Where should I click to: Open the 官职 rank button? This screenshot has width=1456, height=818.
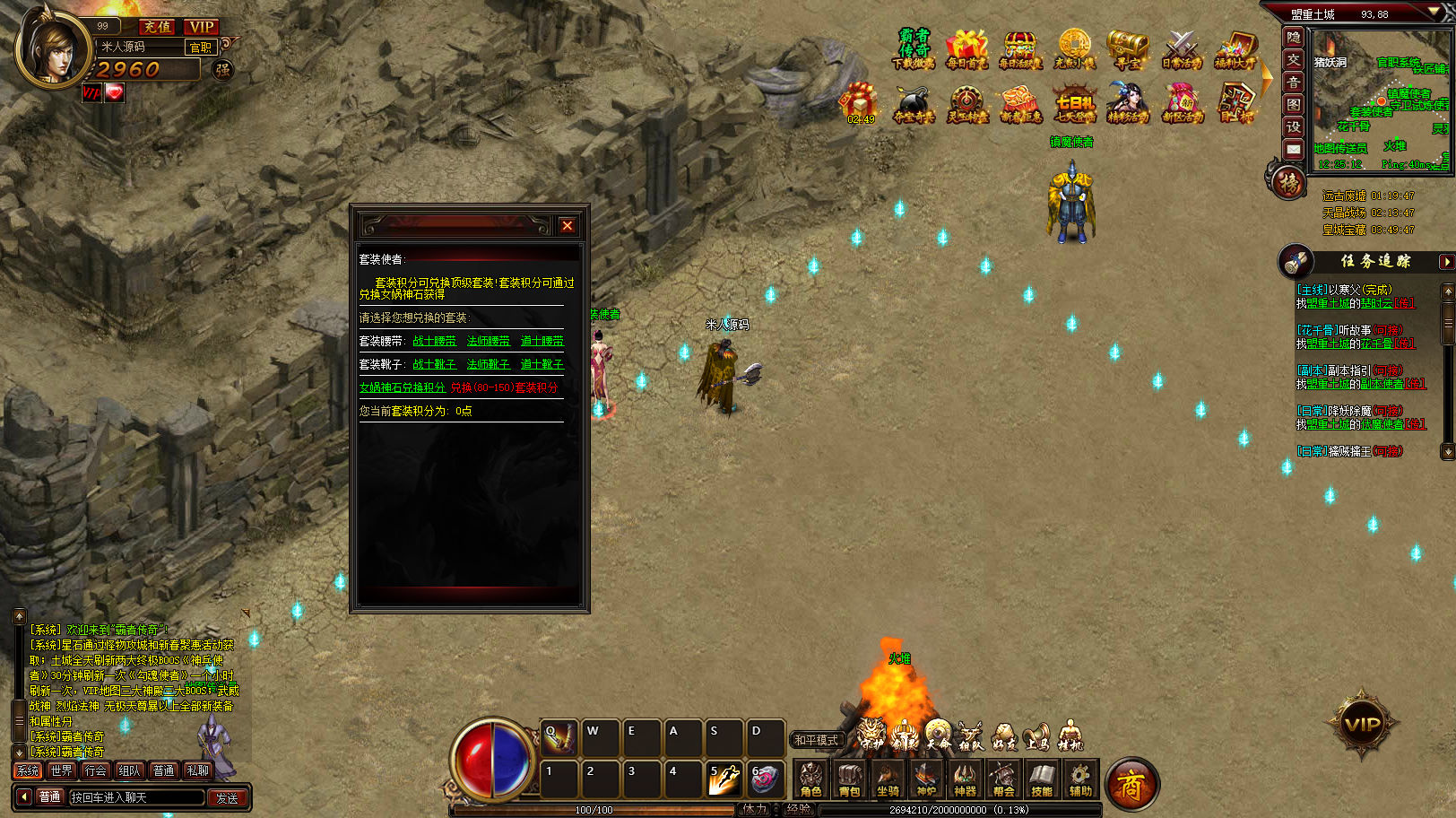[201, 48]
